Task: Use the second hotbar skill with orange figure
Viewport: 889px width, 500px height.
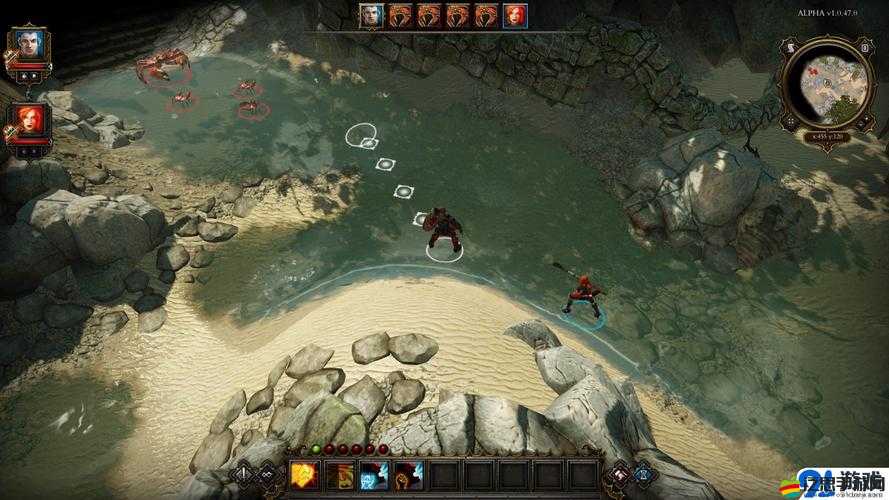Action: (x=339, y=475)
